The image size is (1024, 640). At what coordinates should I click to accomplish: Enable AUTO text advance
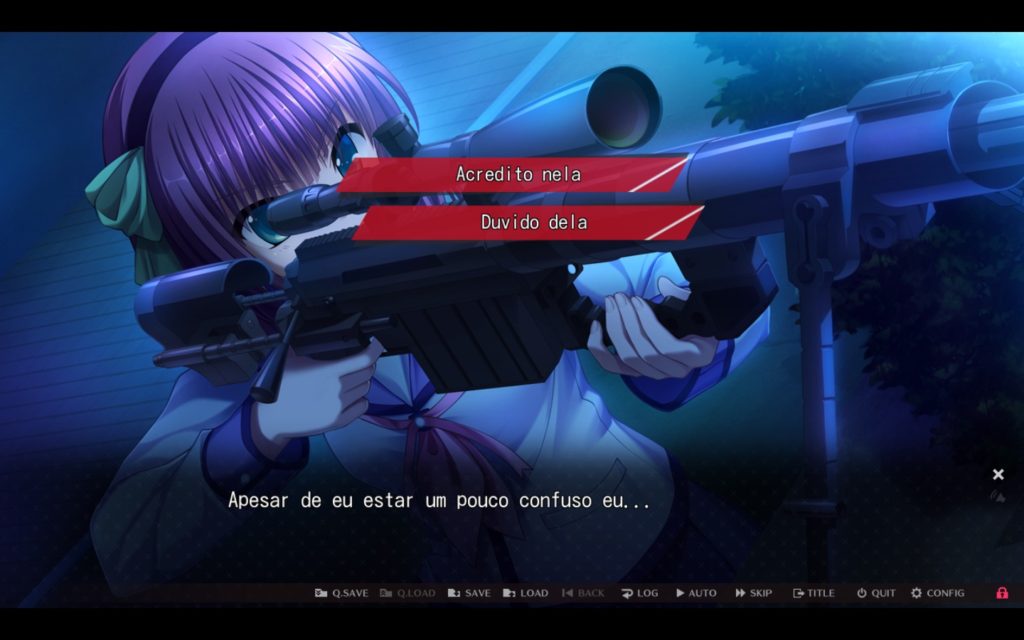(696, 593)
